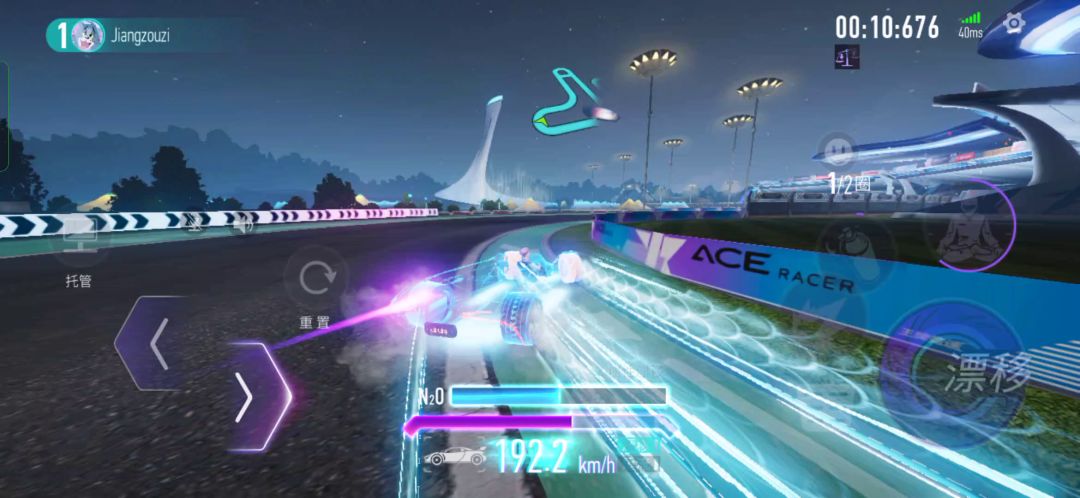Image resolution: width=1080 pixels, height=498 pixels.
Task: Open the gear settings menu
Action: [1013, 23]
